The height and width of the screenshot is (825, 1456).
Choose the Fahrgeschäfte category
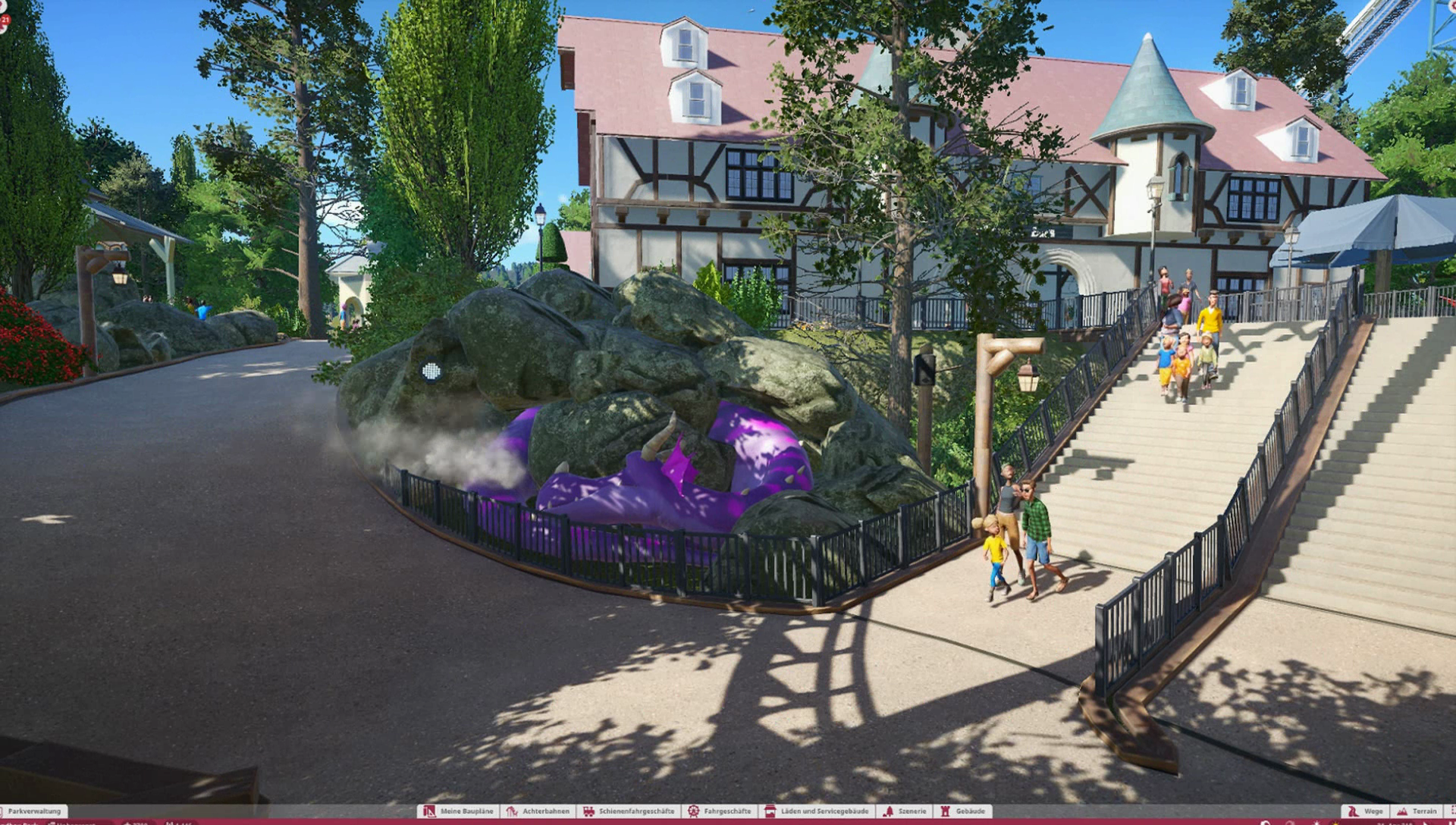719,811
